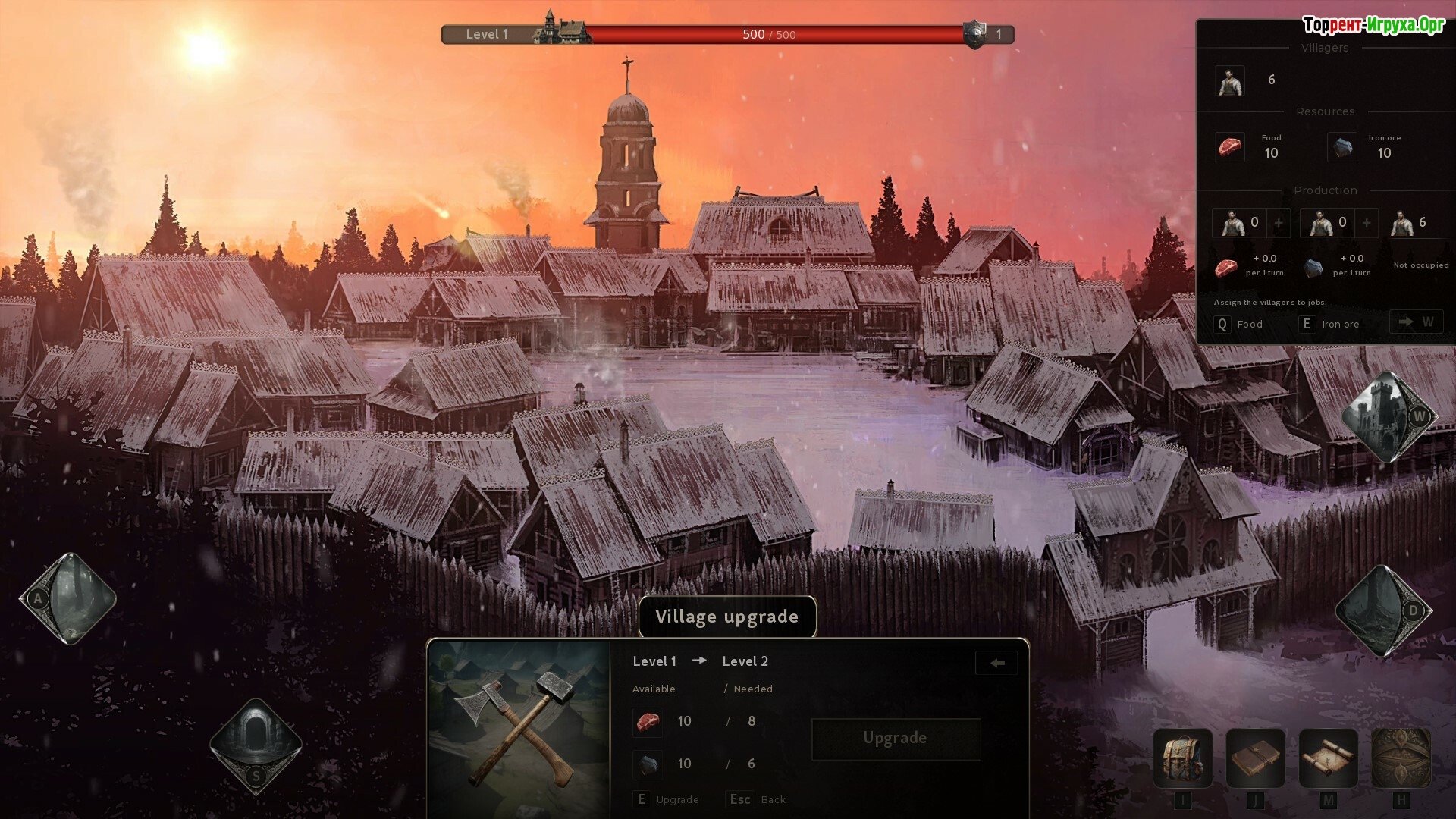Confirm villager assignment with arrow button
The width and height of the screenshot is (1456, 819).
coord(1416,322)
